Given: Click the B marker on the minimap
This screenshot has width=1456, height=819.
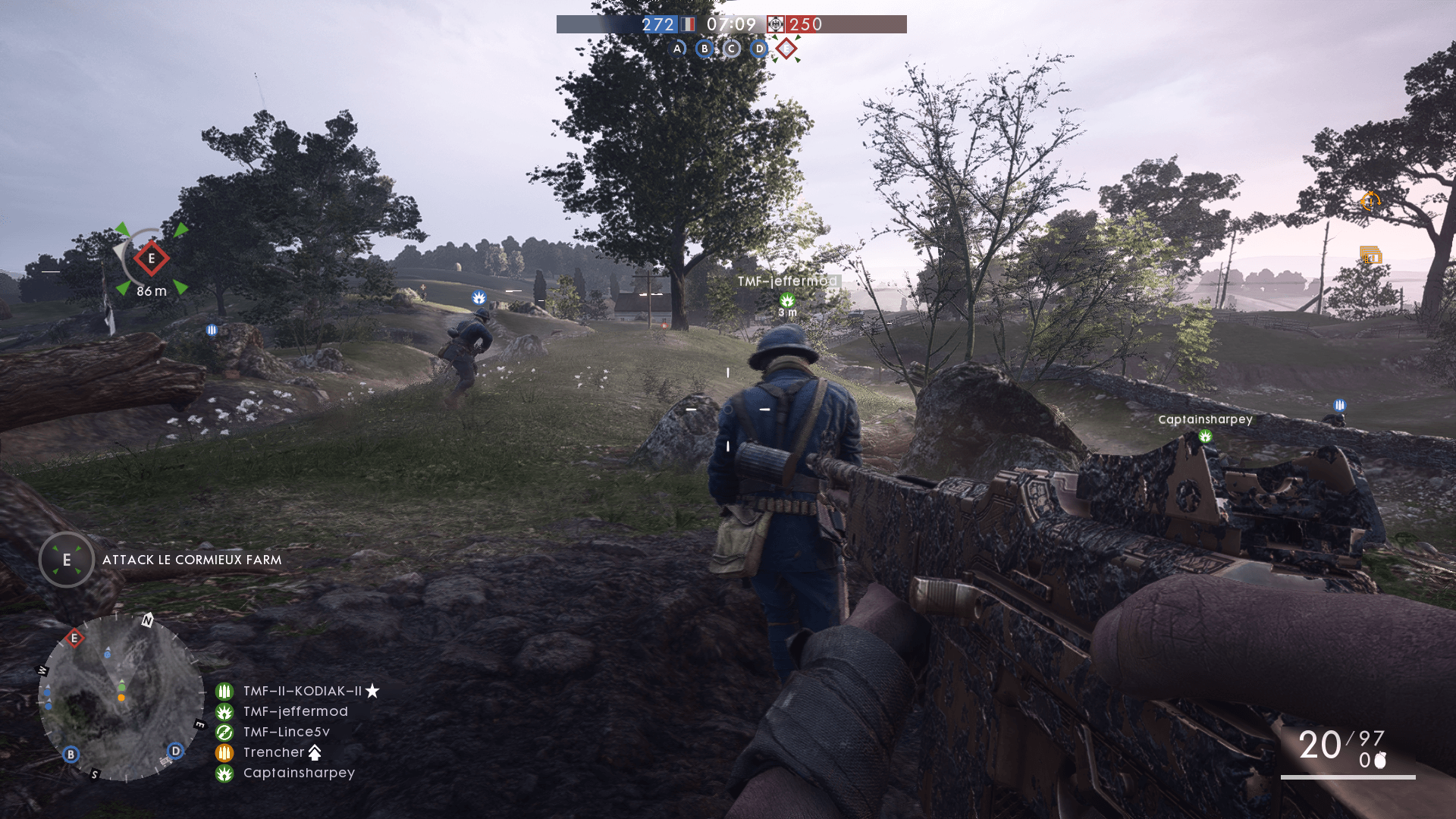Looking at the screenshot, I should tap(71, 755).
